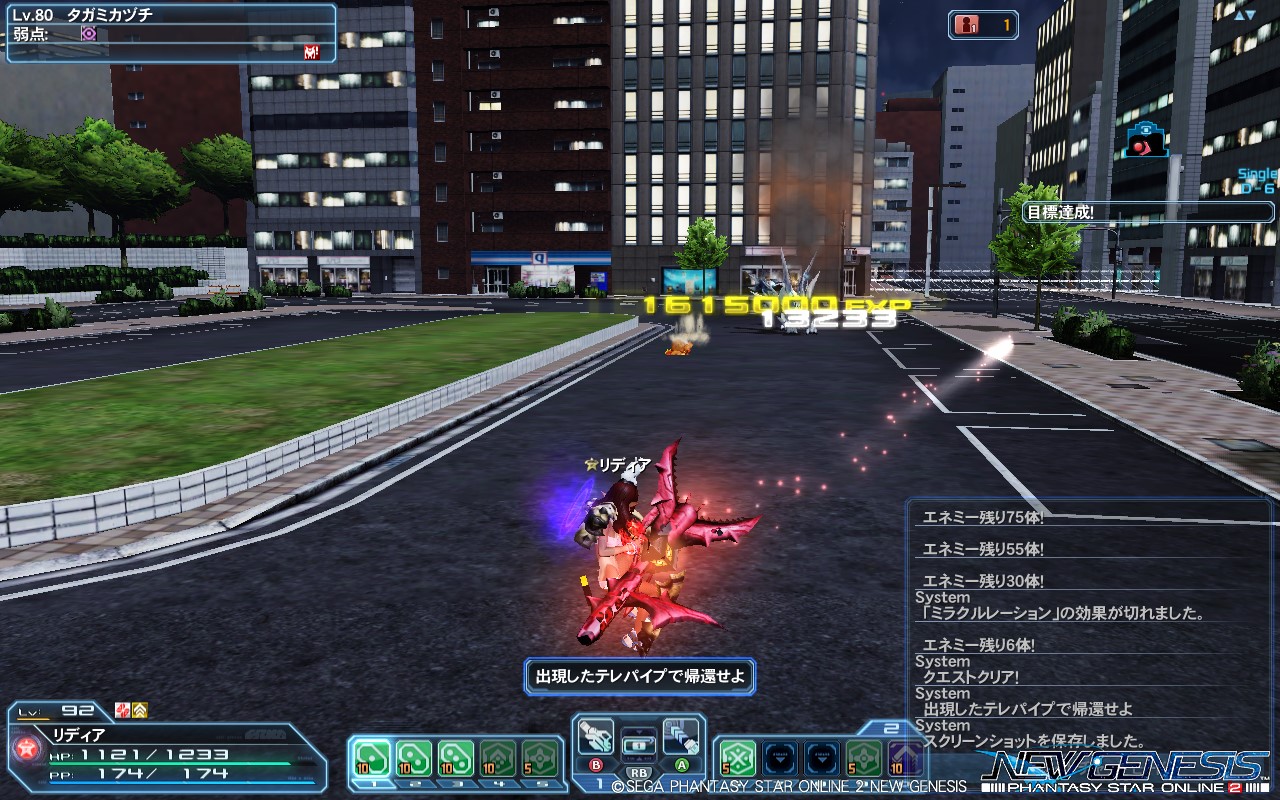Toggle weapon palettes using the RB indicator
The width and height of the screenshot is (1280, 800).
pos(640,770)
